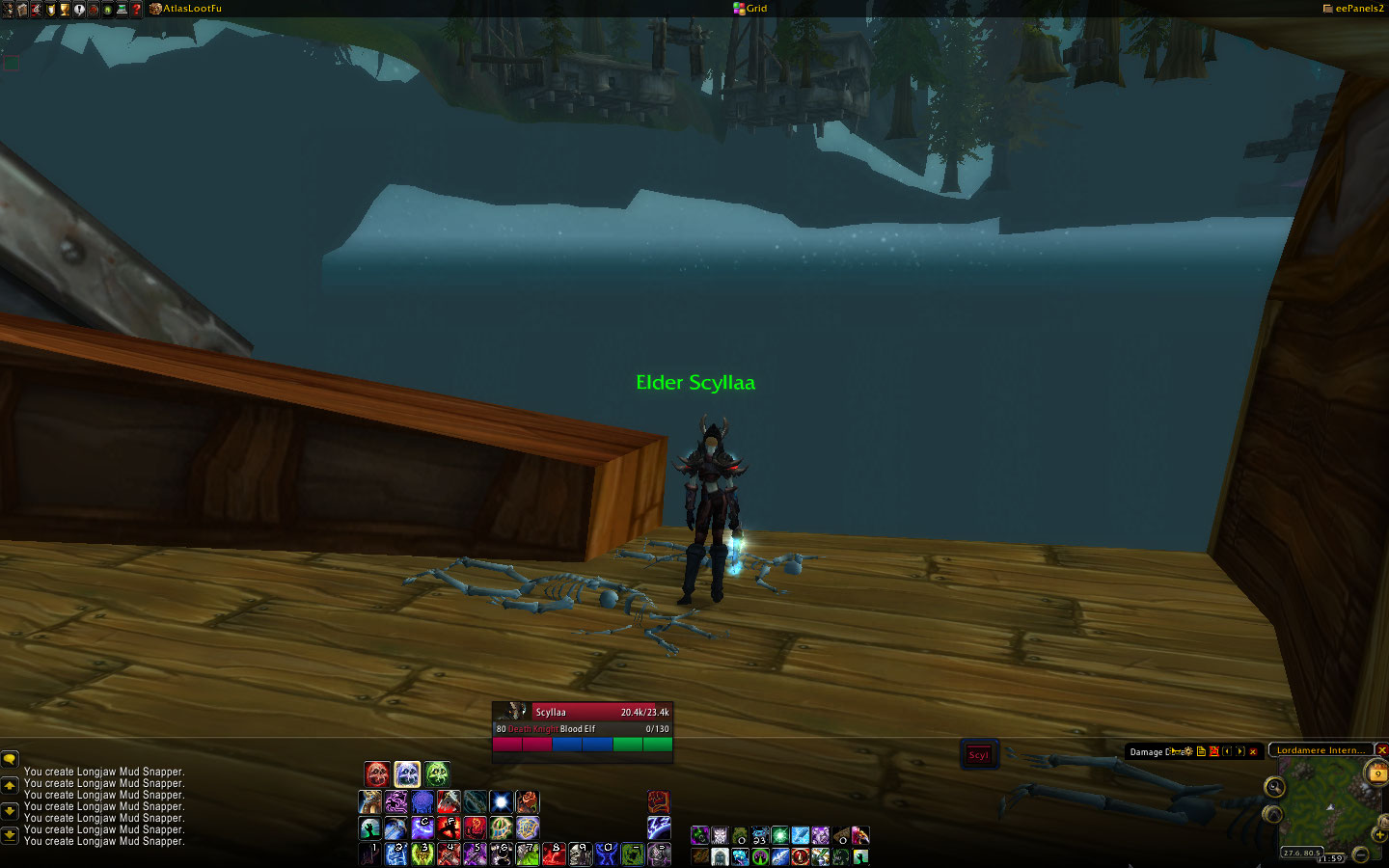Cast the green ability on key 3
This screenshot has height=868, width=1389.
click(x=422, y=854)
